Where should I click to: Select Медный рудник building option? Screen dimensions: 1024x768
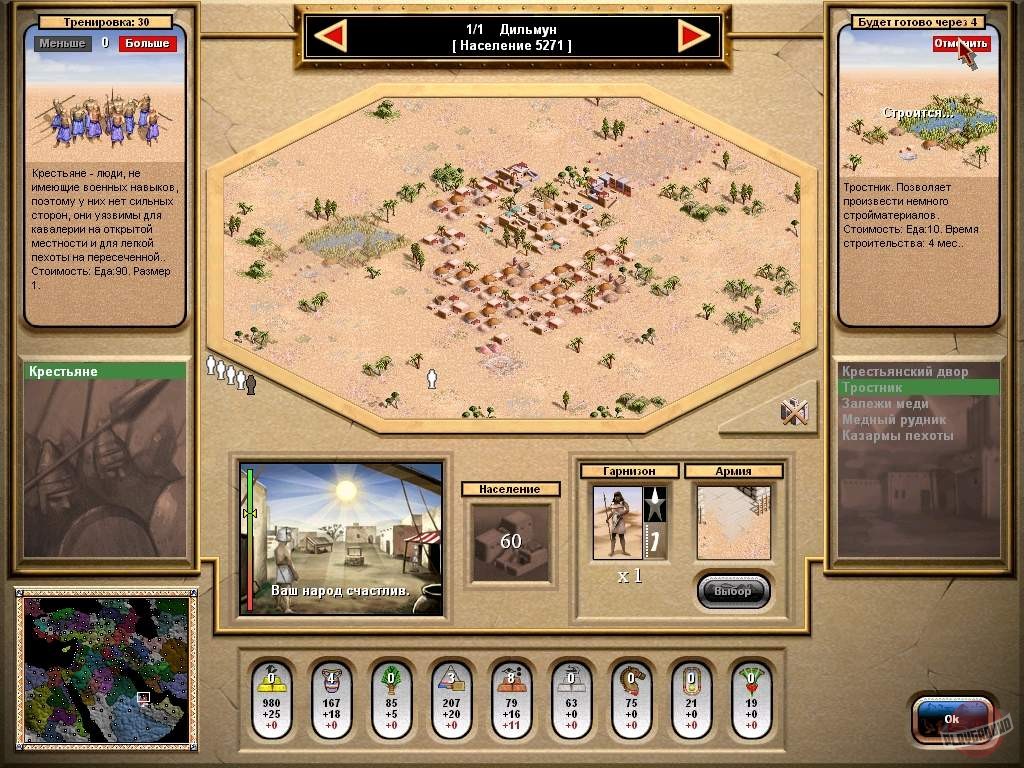[905, 420]
